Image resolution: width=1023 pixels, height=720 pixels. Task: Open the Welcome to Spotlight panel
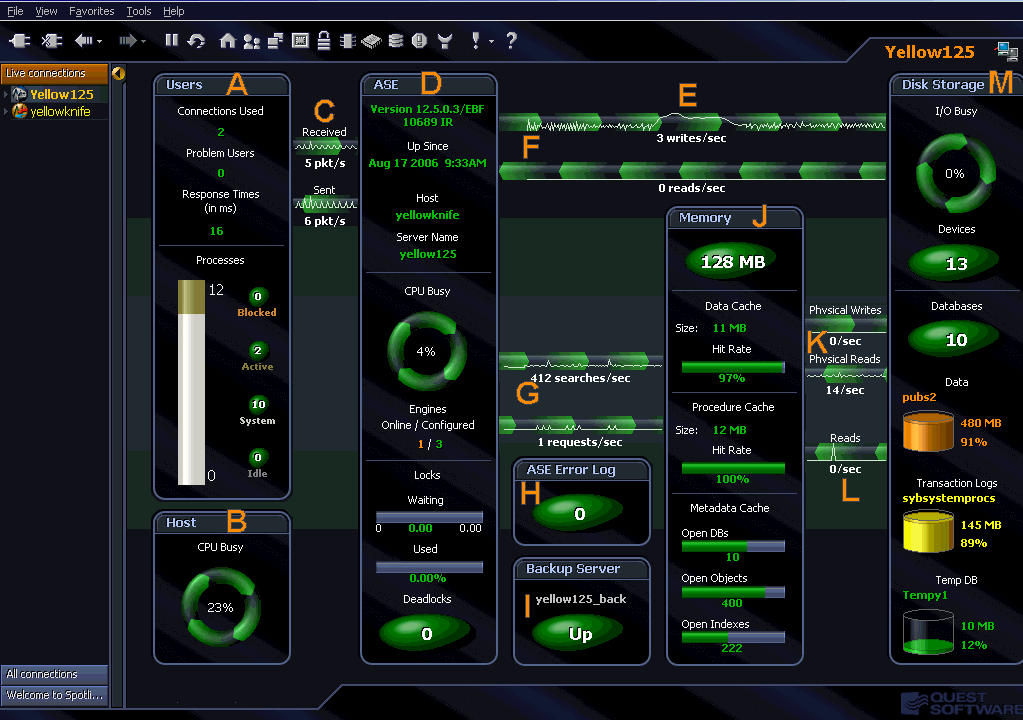54,694
